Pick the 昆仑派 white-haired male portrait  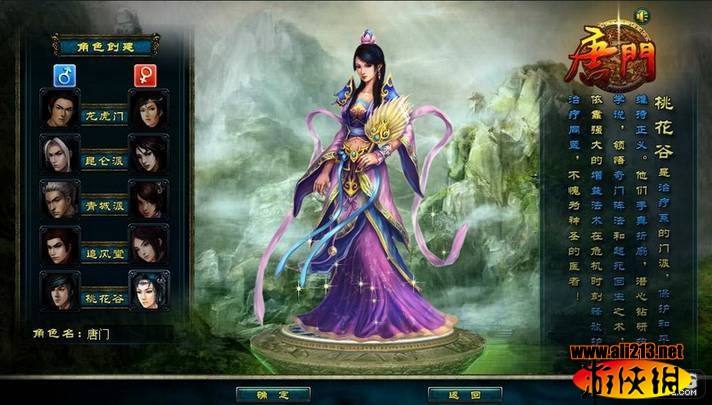pyautogui.click(x=60, y=153)
